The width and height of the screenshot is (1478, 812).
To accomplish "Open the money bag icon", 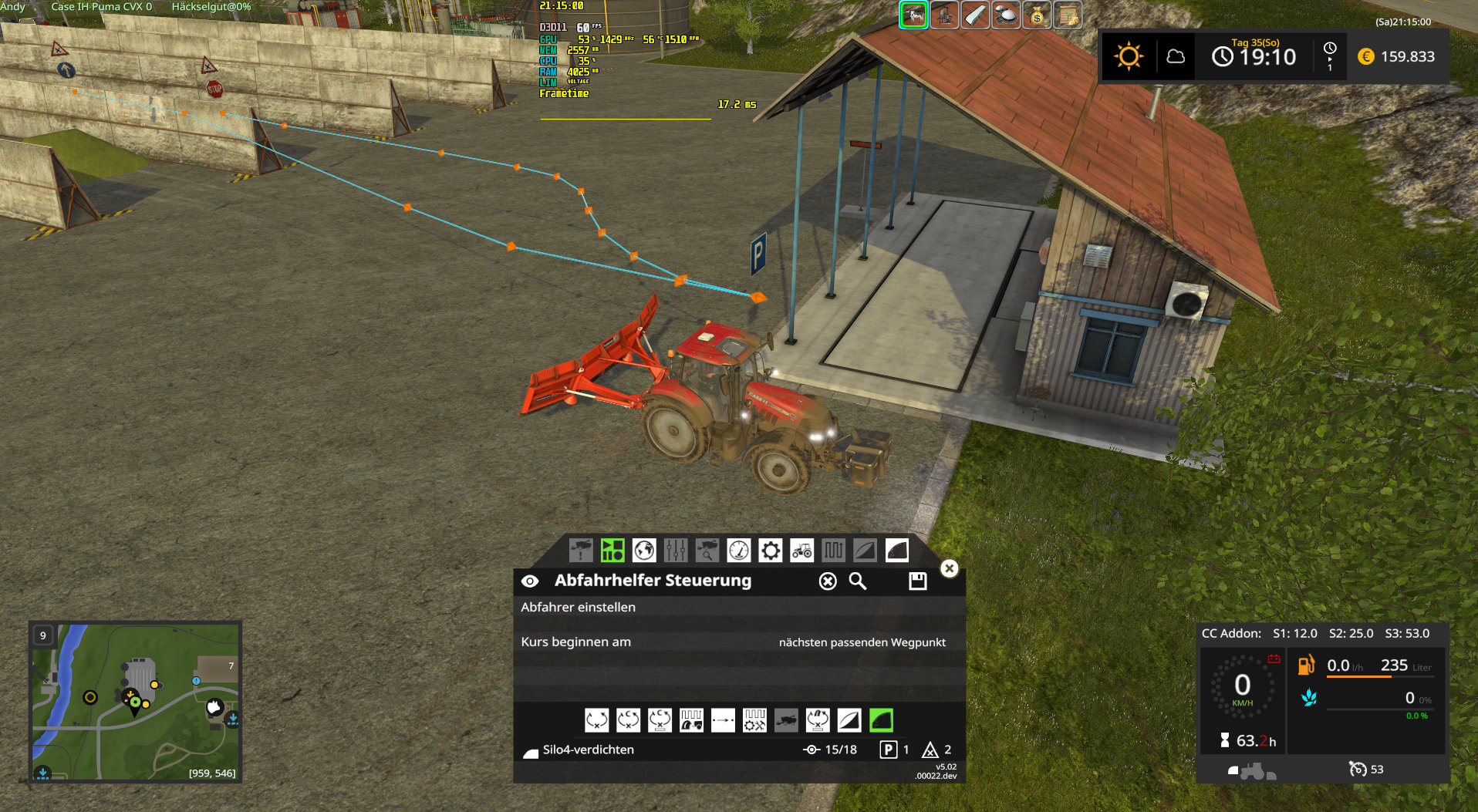I will click(x=1037, y=15).
